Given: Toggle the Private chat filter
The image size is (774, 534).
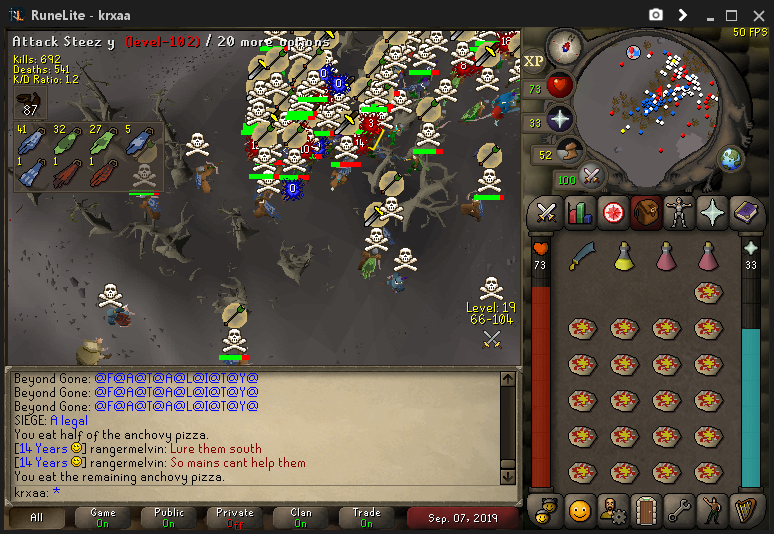Looking at the screenshot, I should tap(235, 517).
